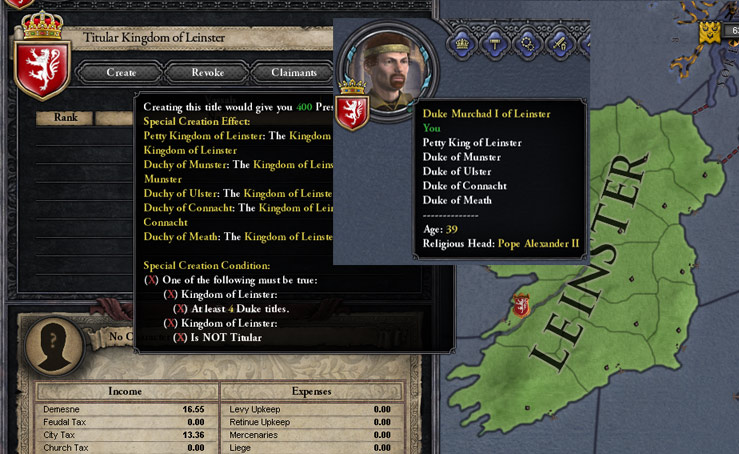Open the ring icon menu tab
739x454 pixels.
527,43
